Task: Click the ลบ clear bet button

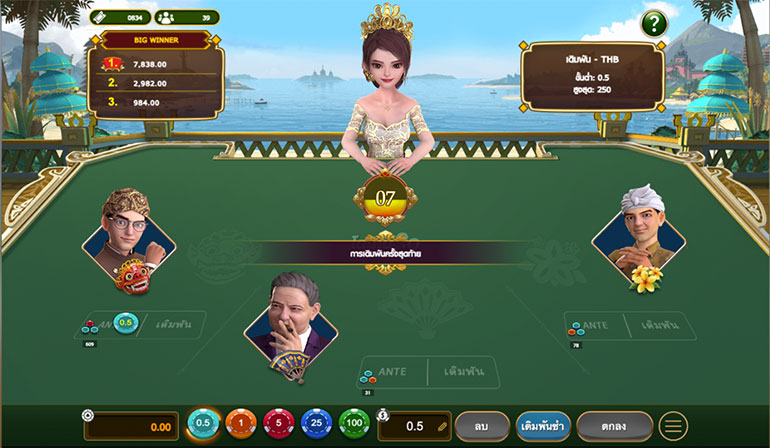Action: 483,426
